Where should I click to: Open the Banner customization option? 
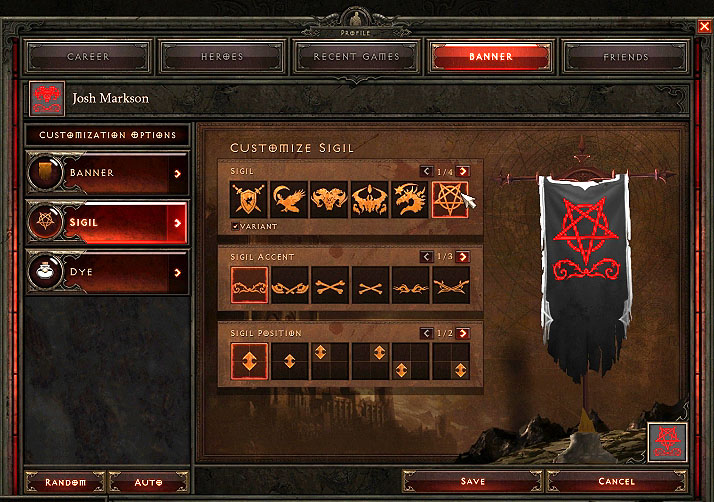click(107, 173)
